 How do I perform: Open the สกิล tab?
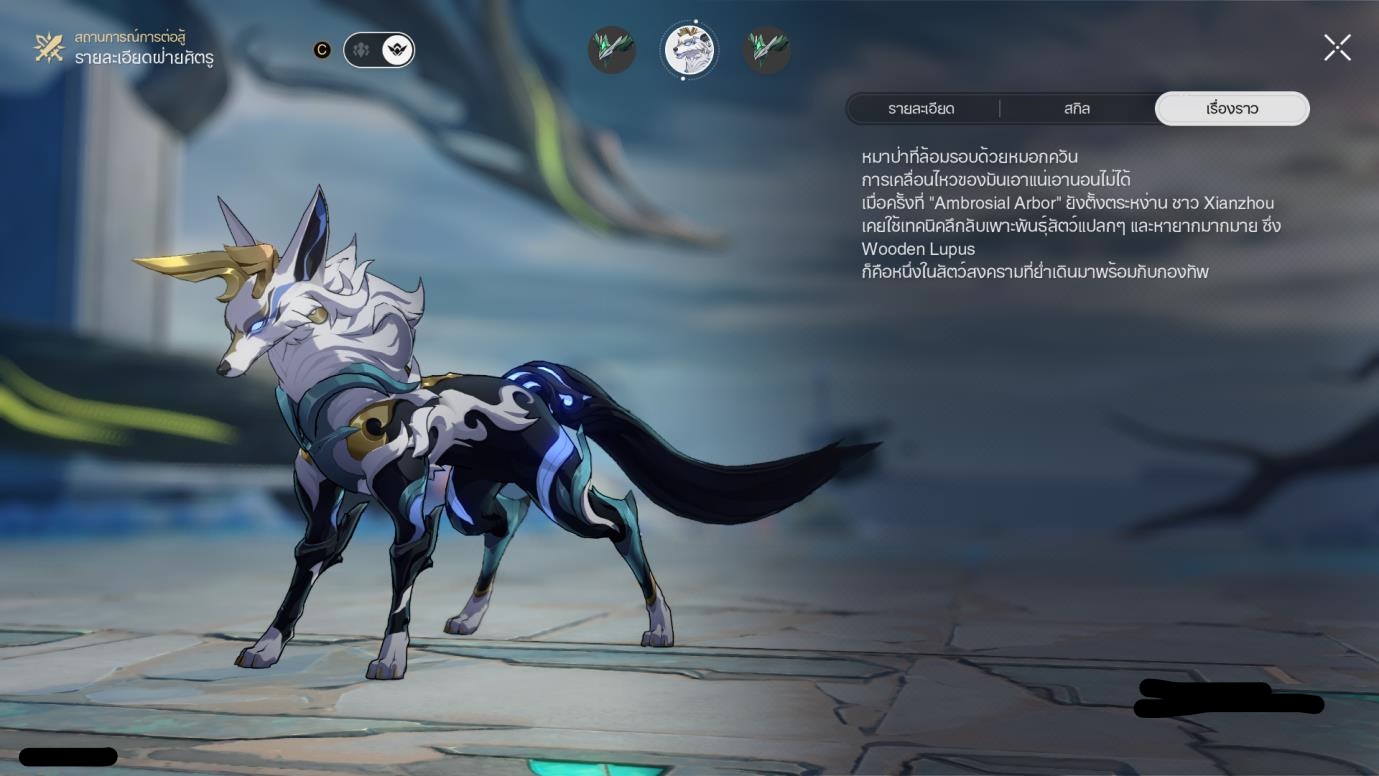click(1077, 109)
